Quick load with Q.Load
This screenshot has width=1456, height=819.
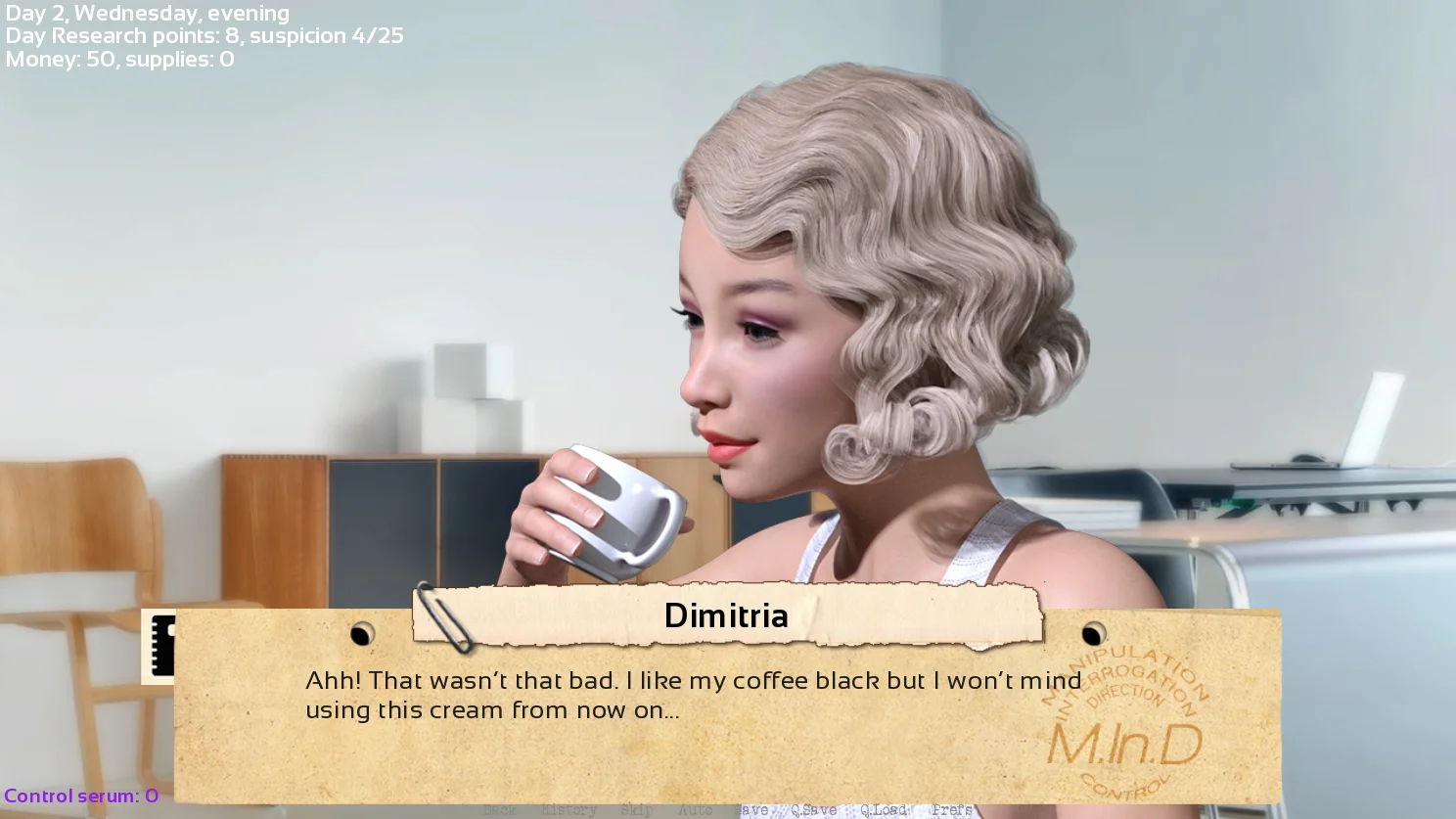click(x=884, y=810)
